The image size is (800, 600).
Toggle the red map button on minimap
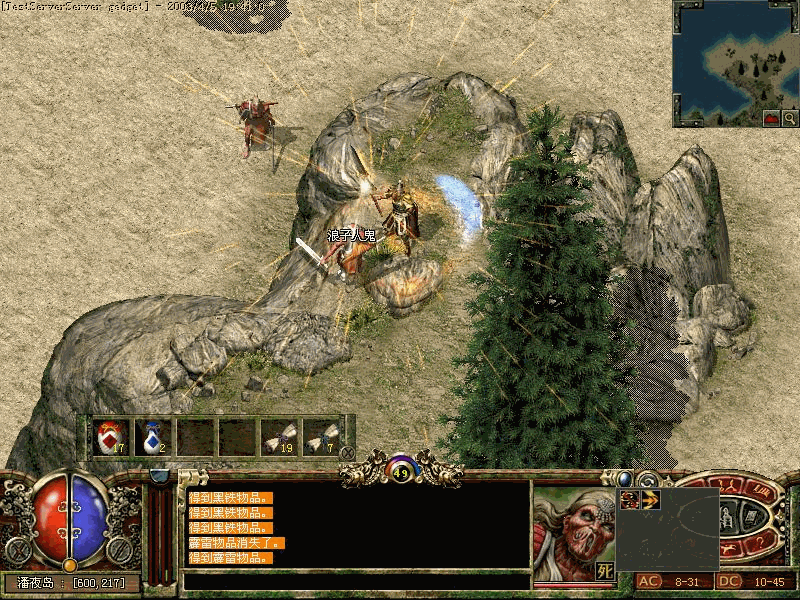point(772,118)
